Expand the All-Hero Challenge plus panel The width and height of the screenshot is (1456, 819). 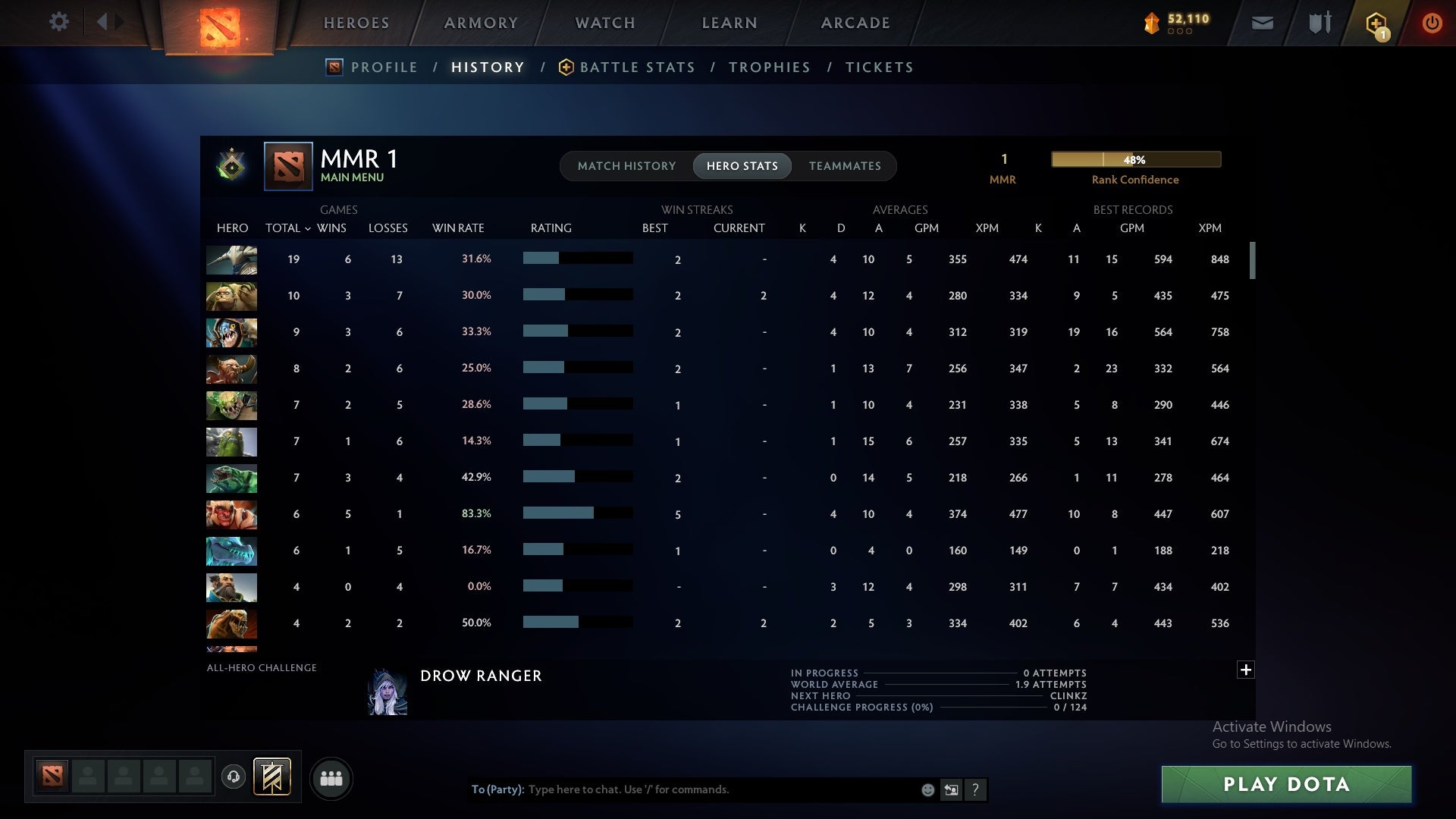[x=1244, y=670]
